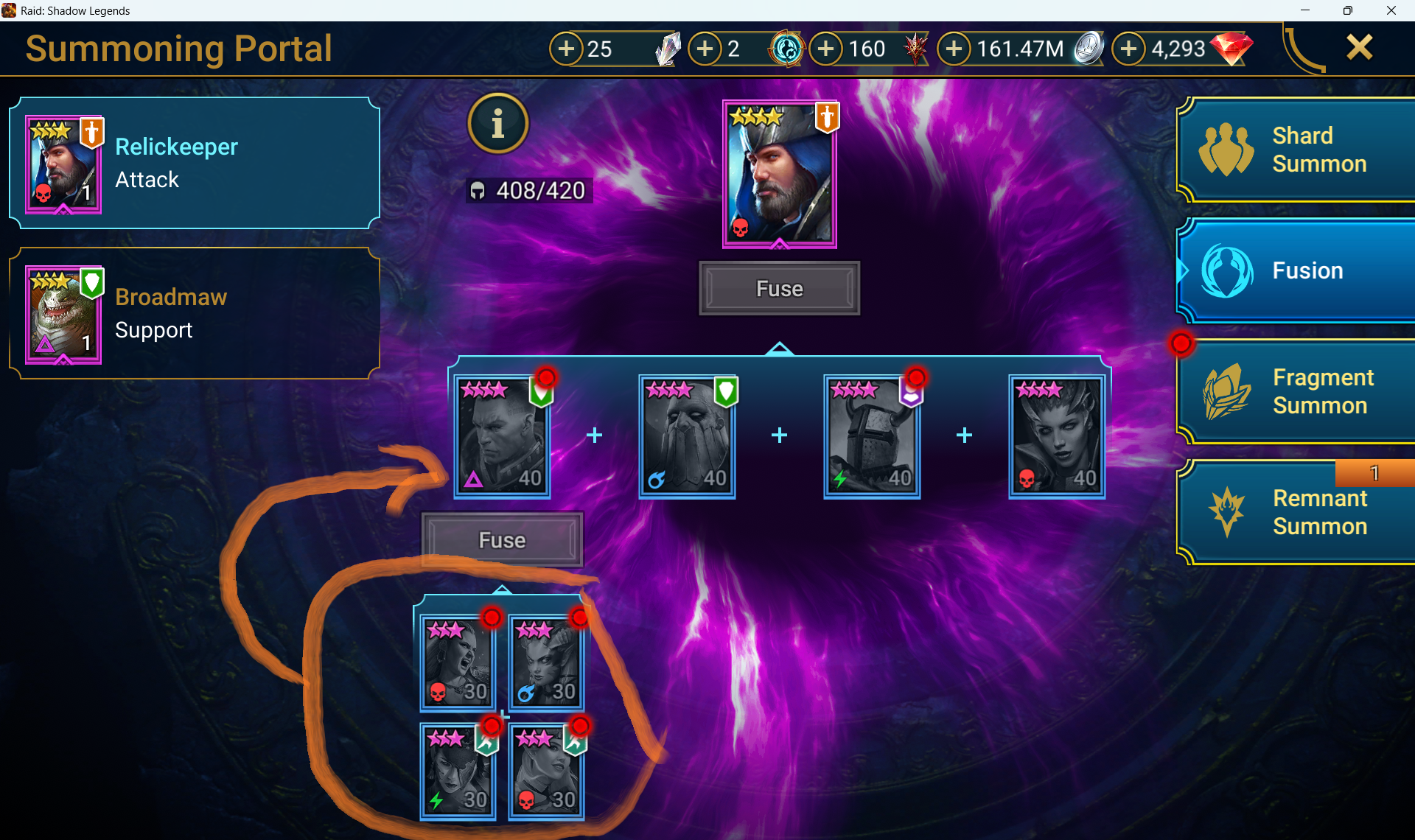Switch to the Fusion tab
The image size is (1415, 840).
(x=1297, y=271)
